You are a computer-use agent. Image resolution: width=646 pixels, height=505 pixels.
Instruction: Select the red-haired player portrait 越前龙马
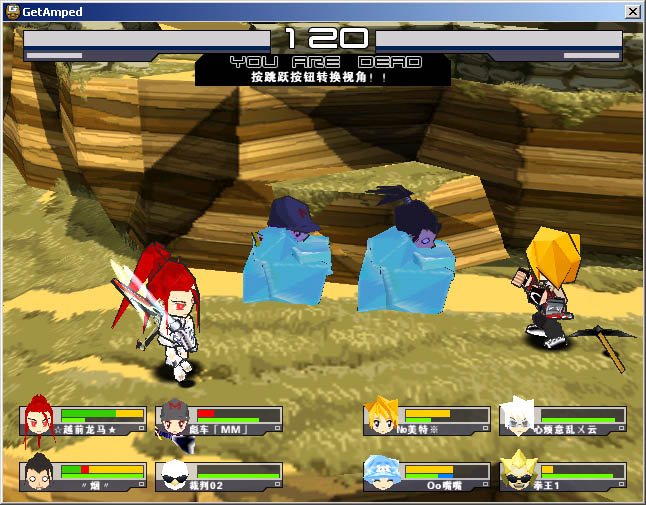tap(38, 420)
